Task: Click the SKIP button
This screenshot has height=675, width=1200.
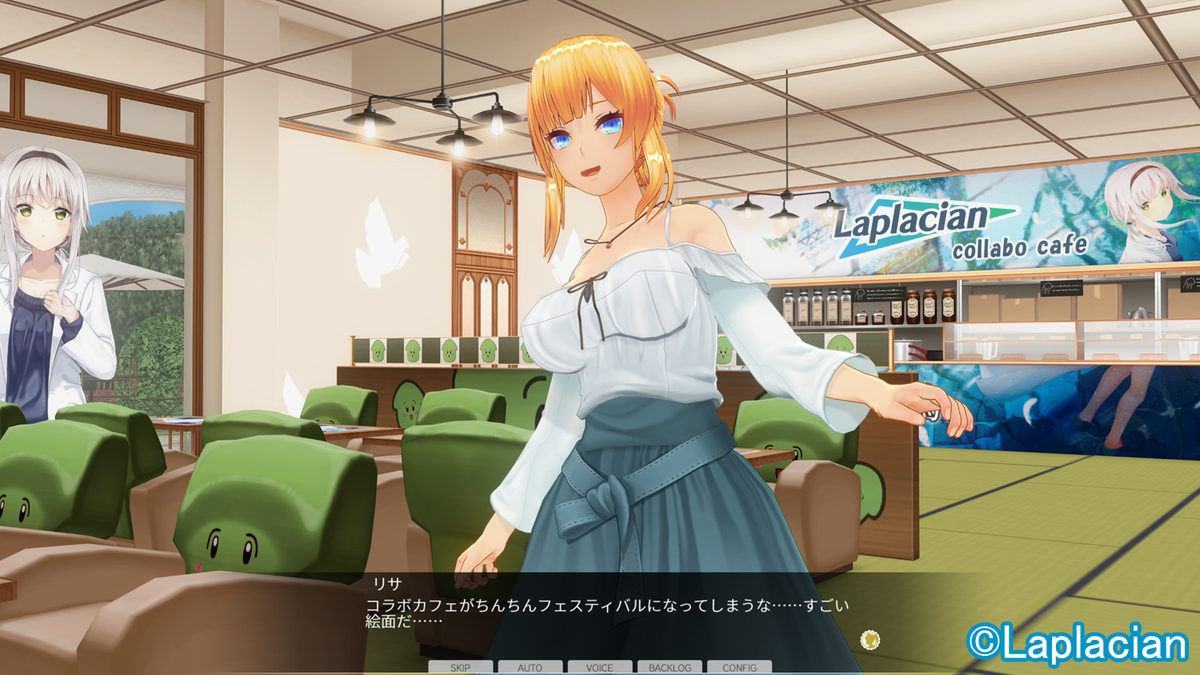Action: (x=460, y=667)
